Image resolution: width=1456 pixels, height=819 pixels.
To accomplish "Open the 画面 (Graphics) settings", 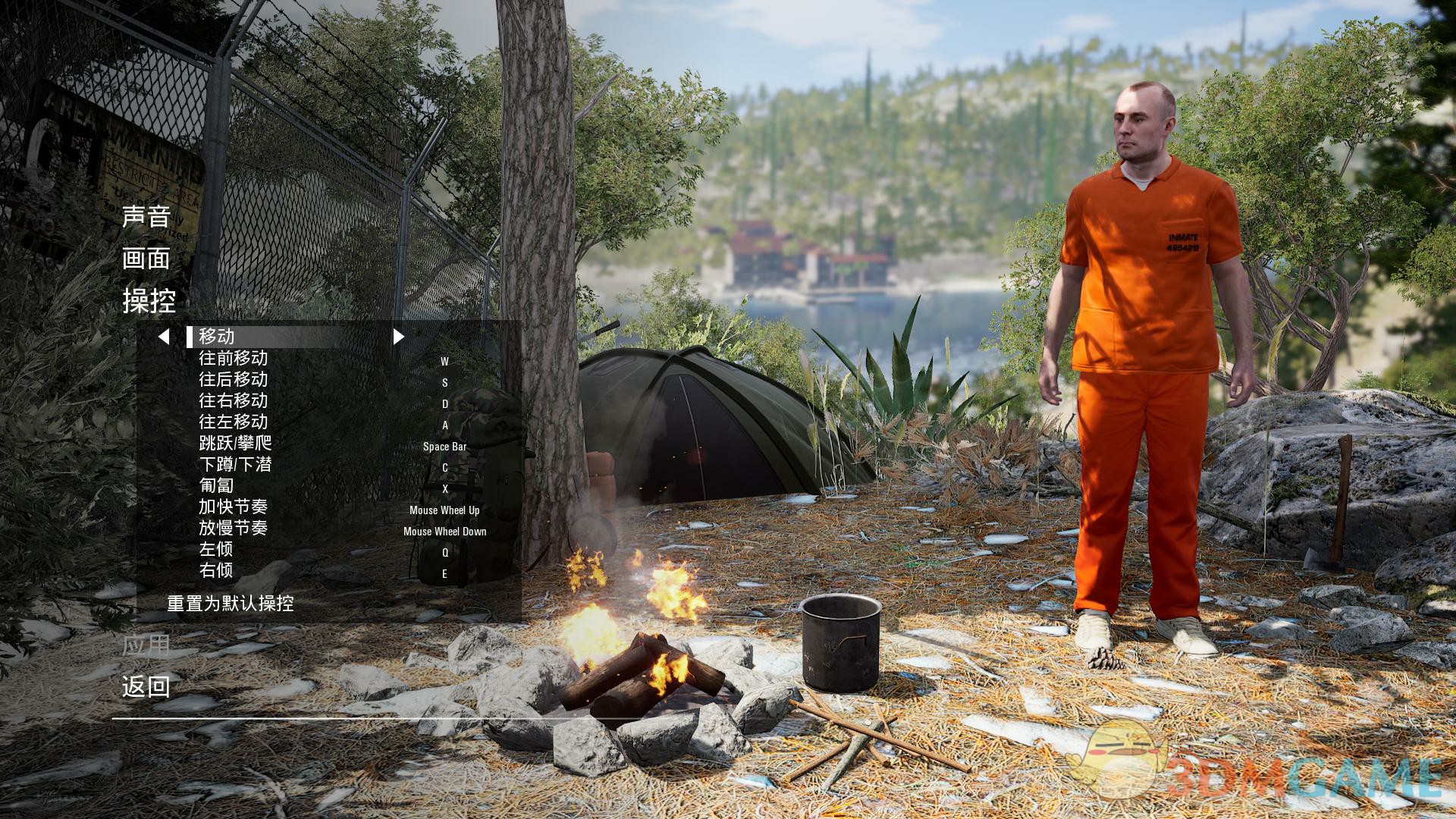I will 146,259.
